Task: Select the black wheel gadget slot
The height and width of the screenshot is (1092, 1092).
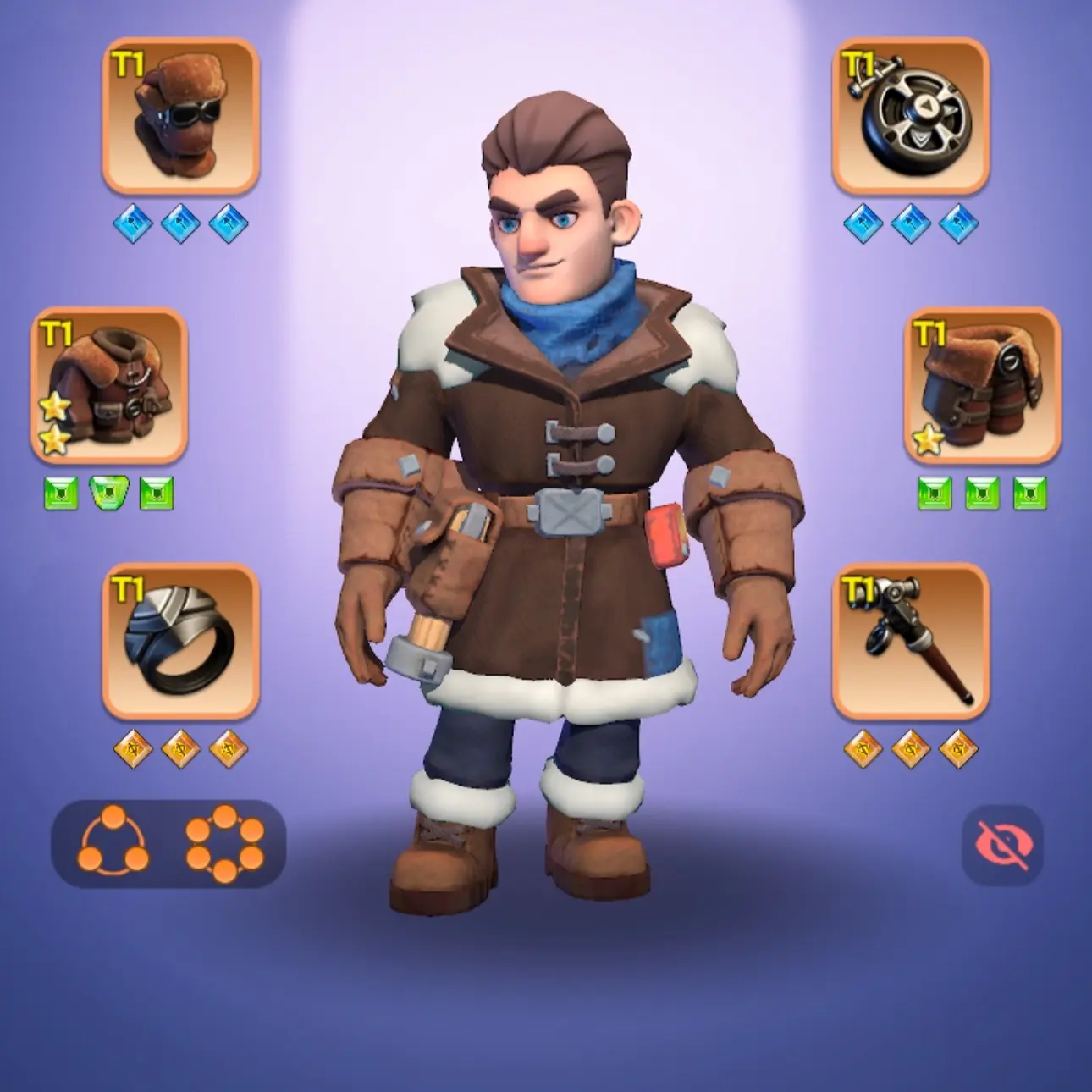Action: [911, 116]
